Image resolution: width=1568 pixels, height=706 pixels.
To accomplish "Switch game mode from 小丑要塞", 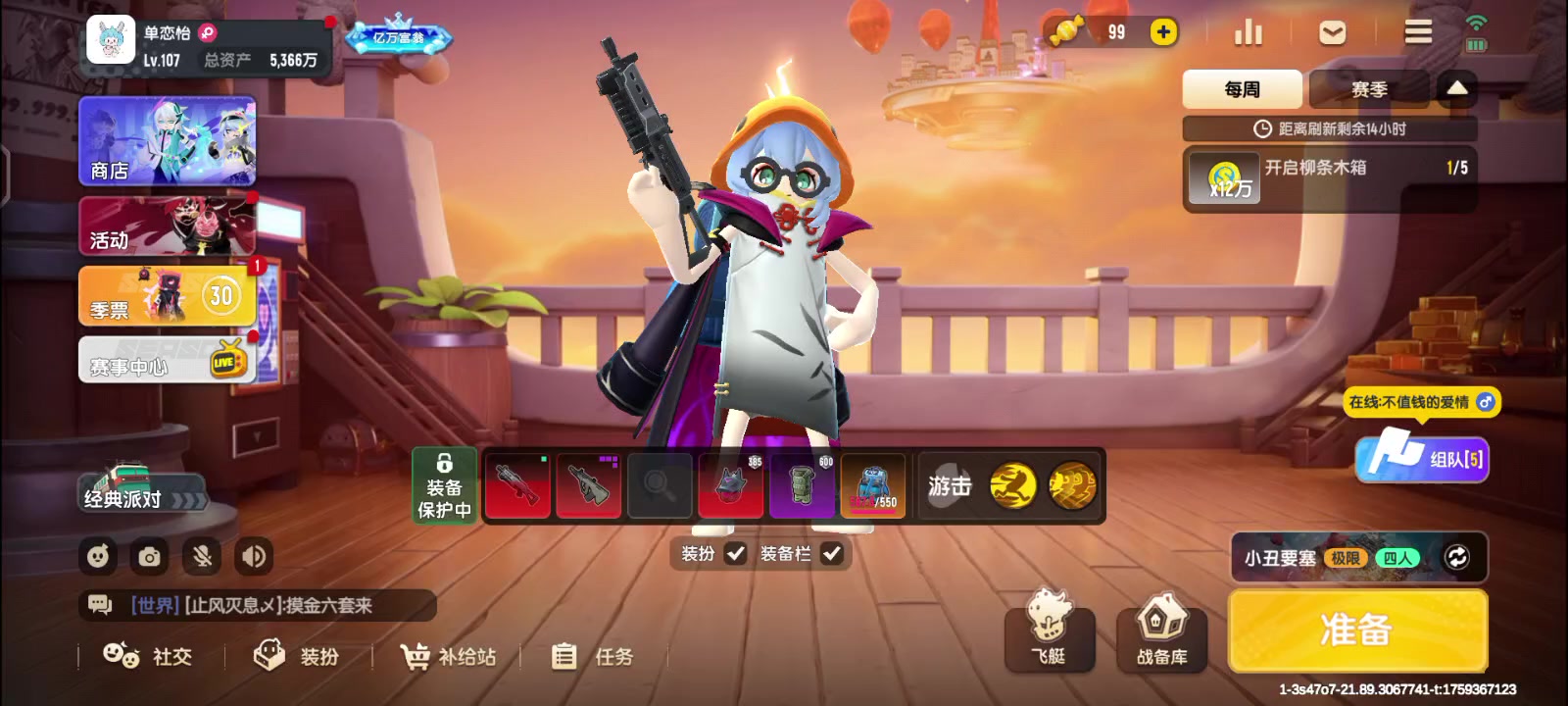I will 1456,557.
